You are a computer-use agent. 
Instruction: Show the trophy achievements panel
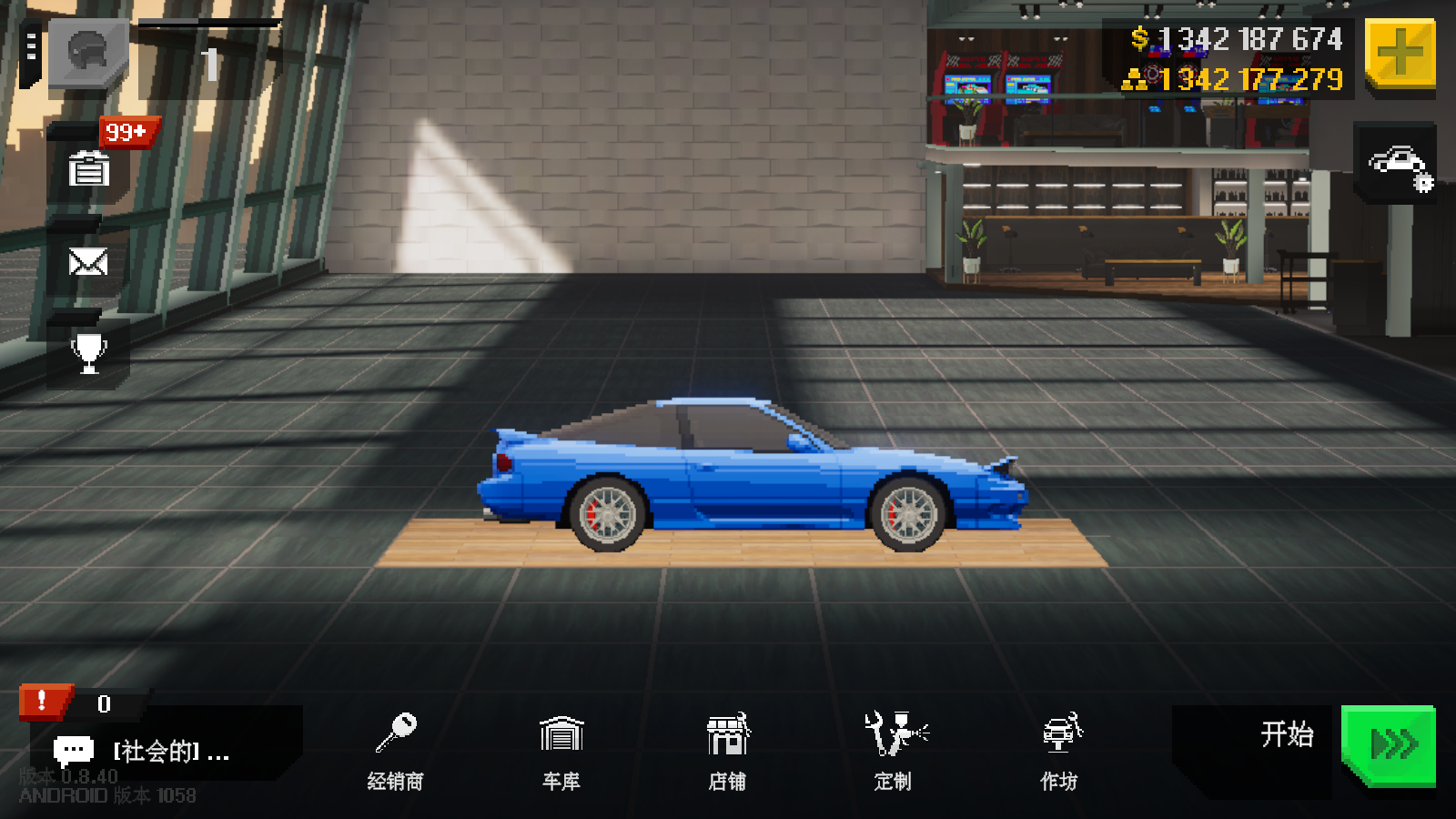[x=88, y=353]
